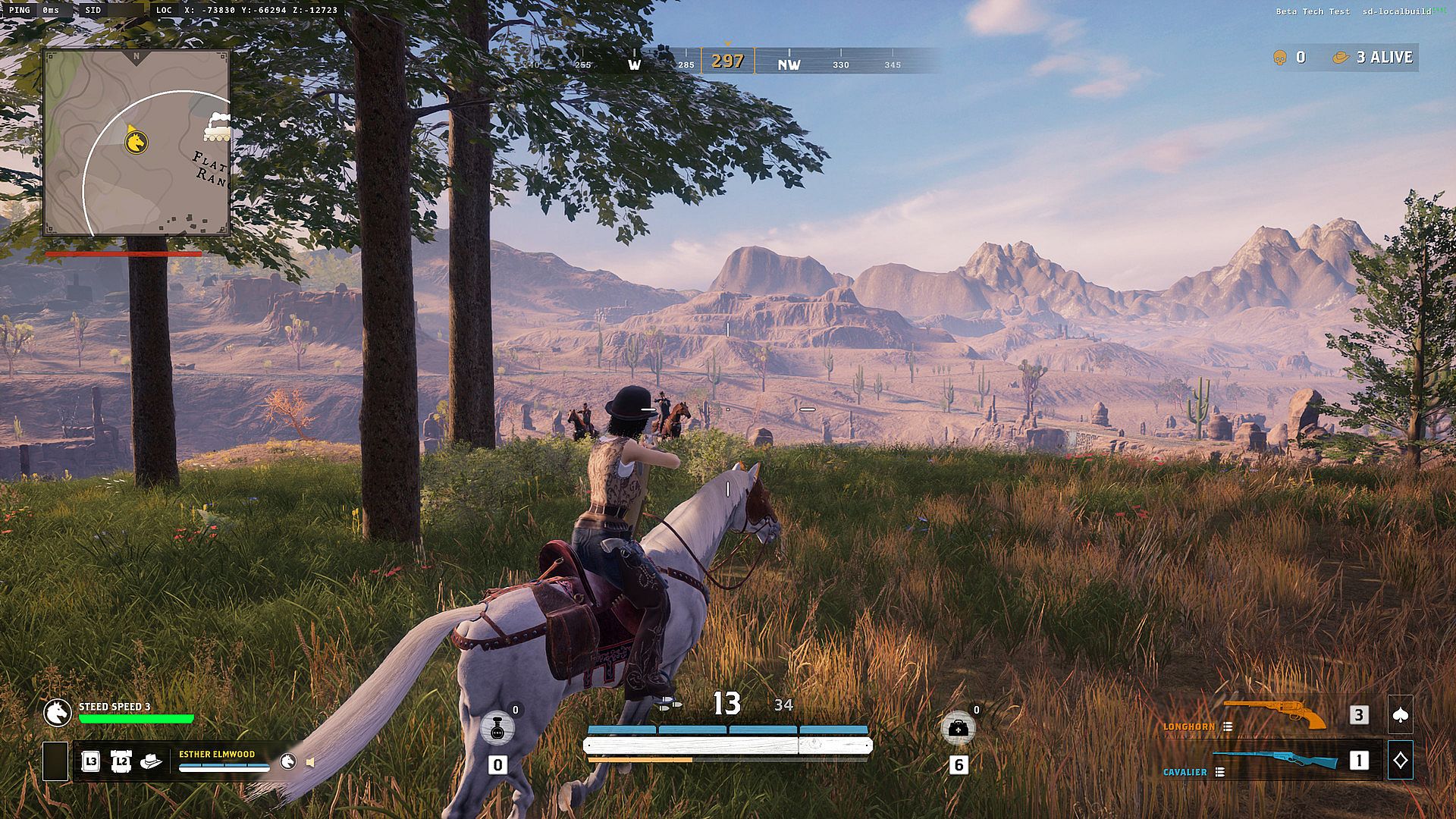Click the level 2 armor vest icon
1456x819 pixels.
[x=121, y=761]
